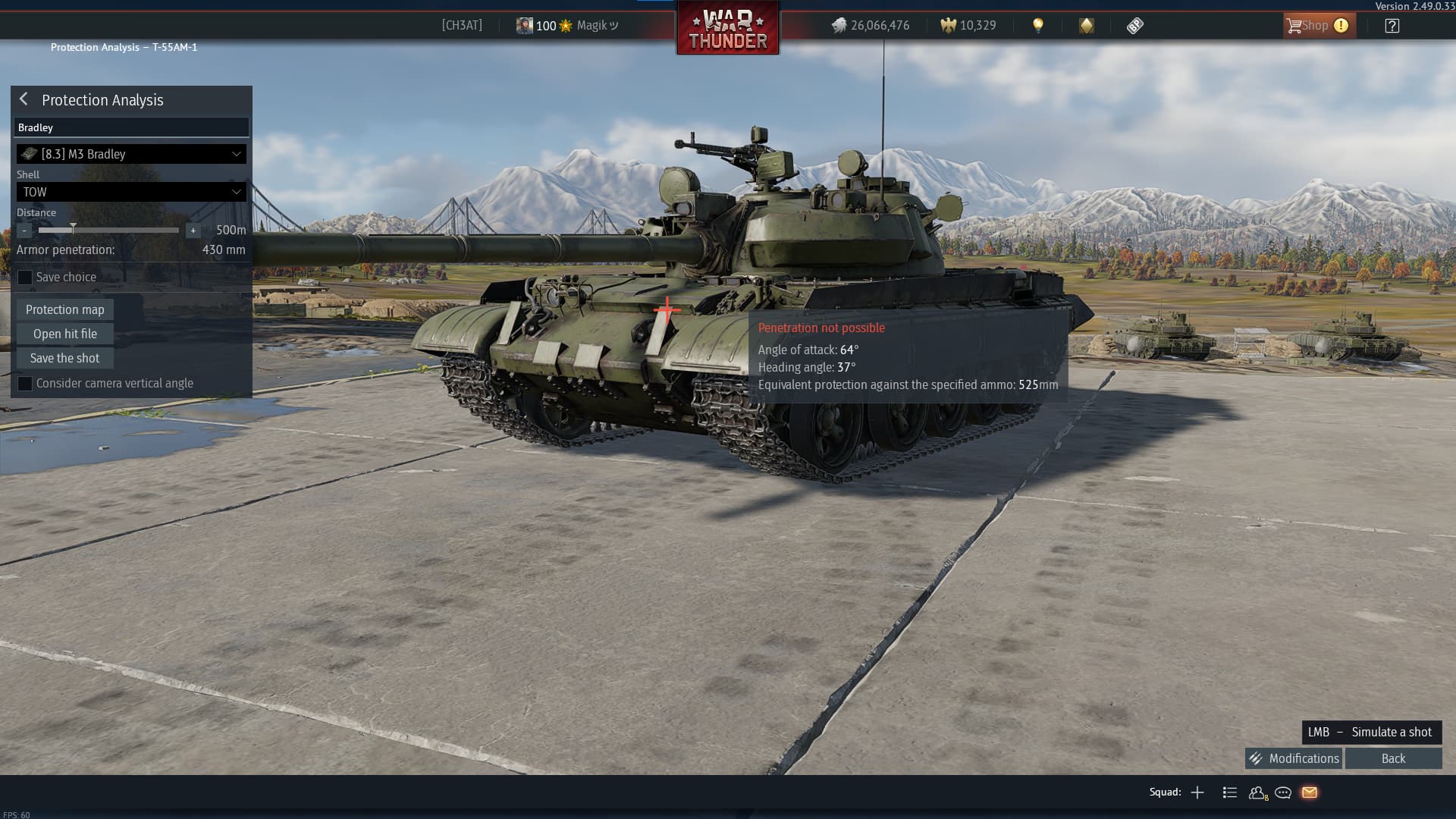The width and height of the screenshot is (1456, 819).
Task: Enable Consider camera vertical angle
Action: [25, 384]
